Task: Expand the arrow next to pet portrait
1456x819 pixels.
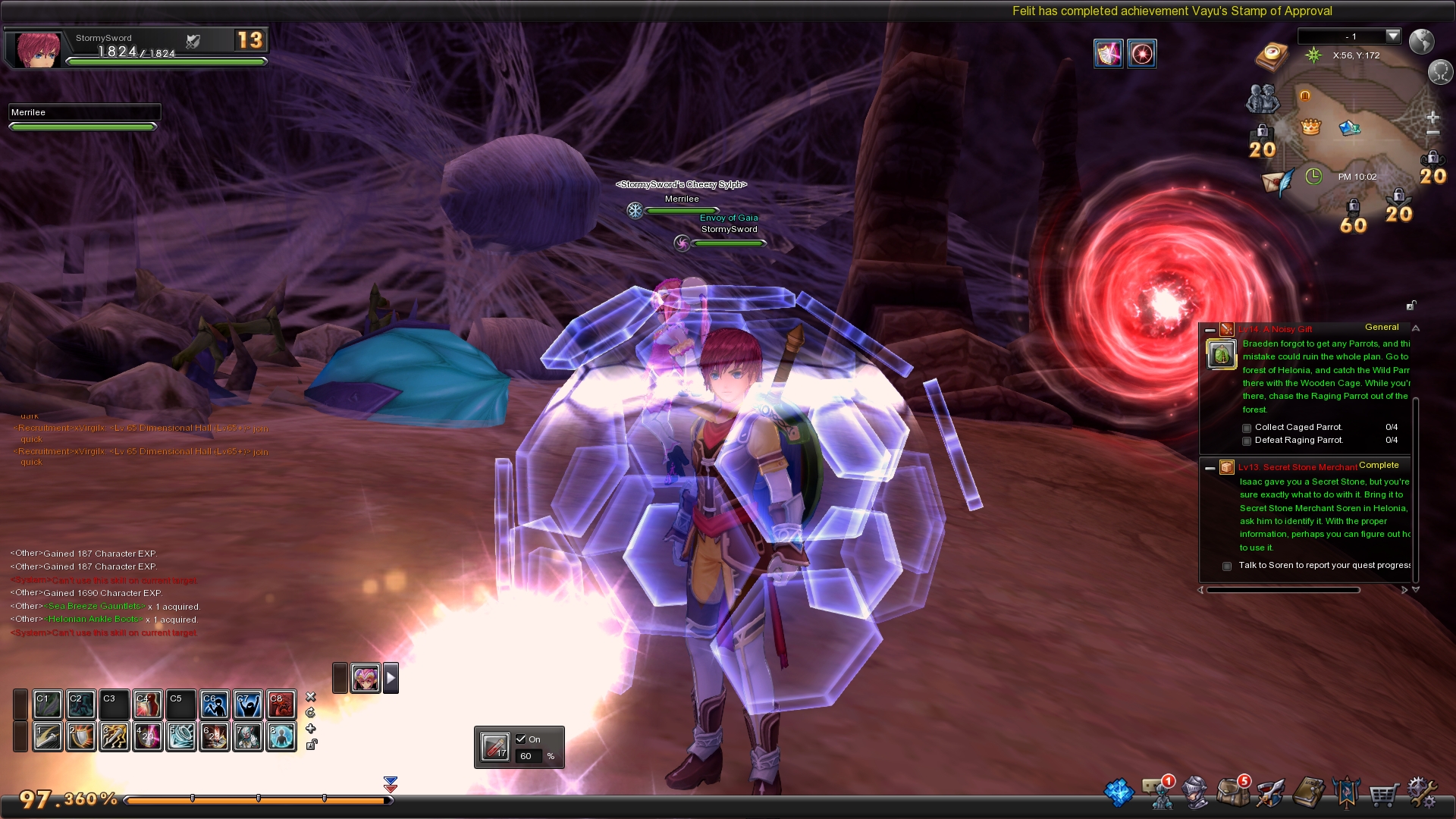Action: coord(391,678)
